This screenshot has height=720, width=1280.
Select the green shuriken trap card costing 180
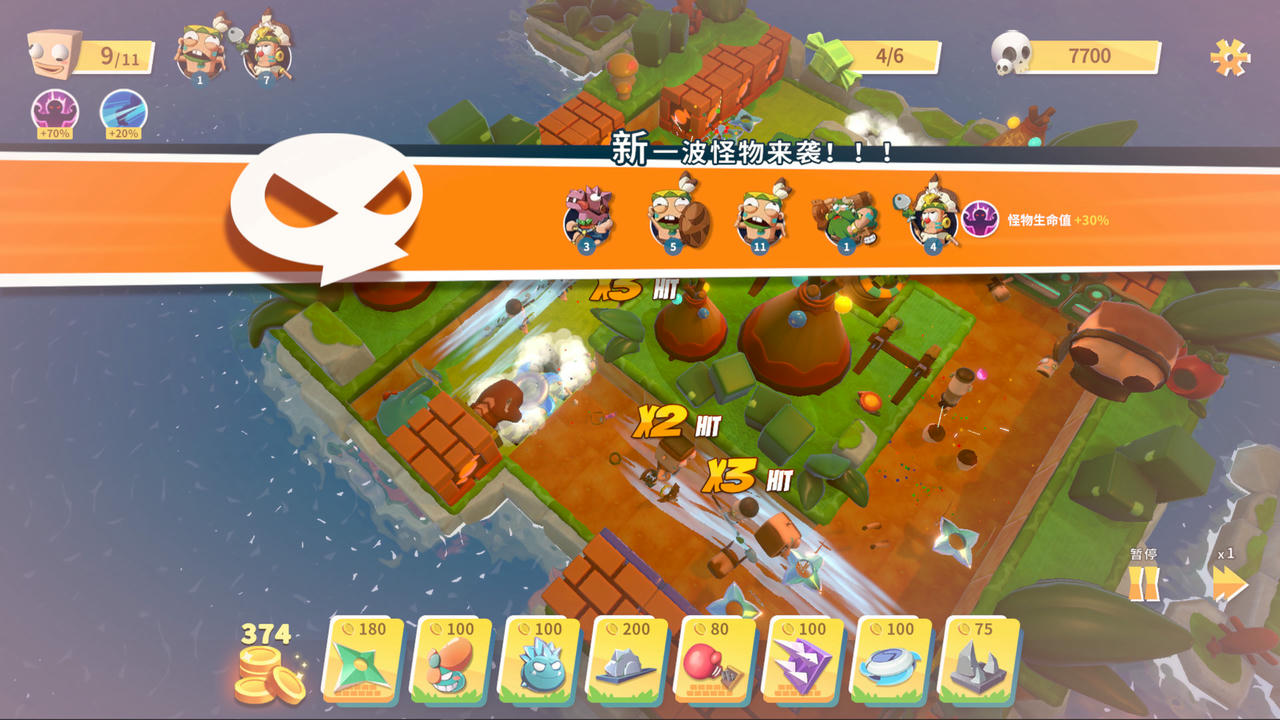[362, 659]
